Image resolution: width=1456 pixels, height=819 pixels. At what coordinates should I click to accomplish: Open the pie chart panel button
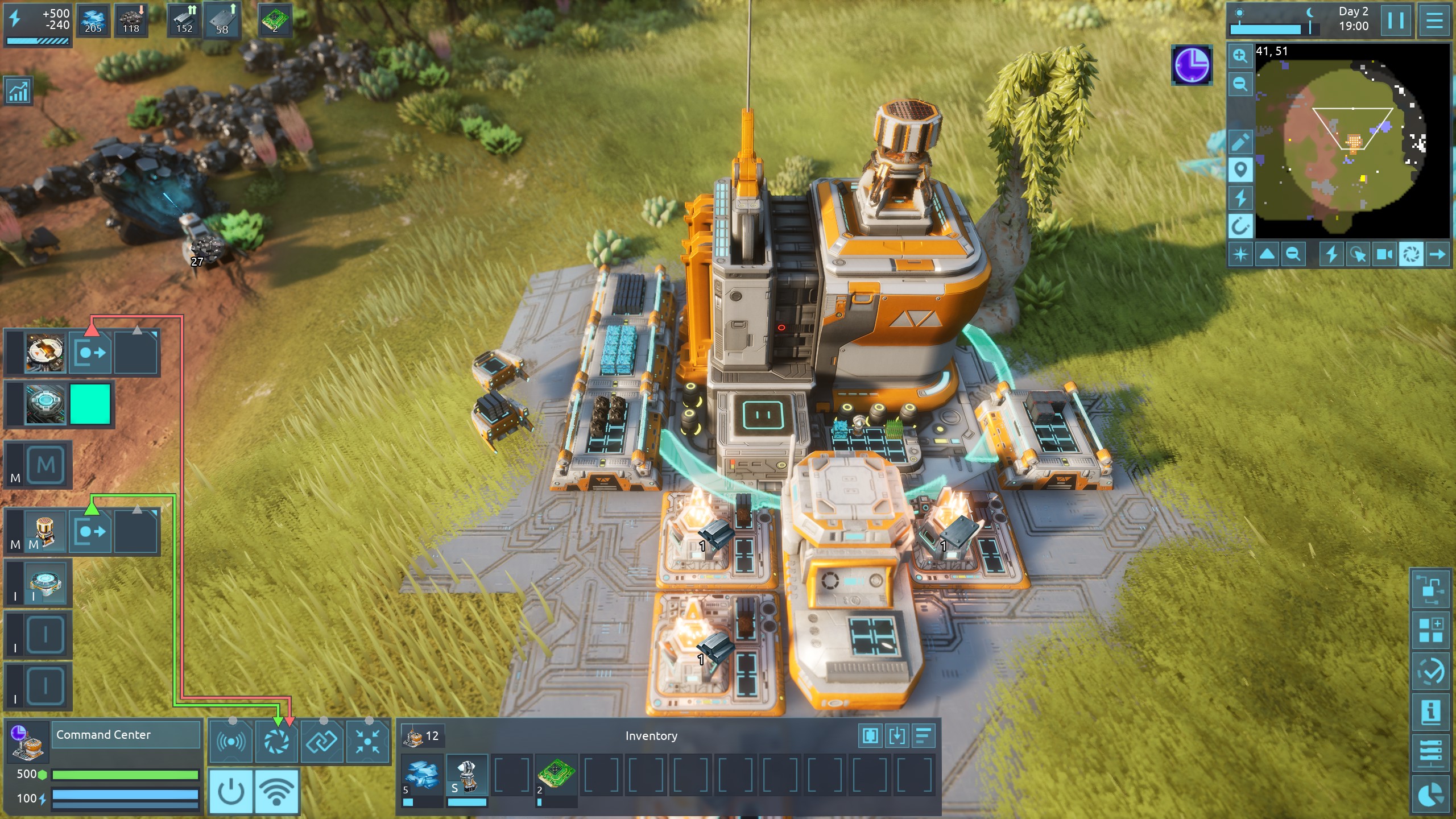tap(1430, 794)
